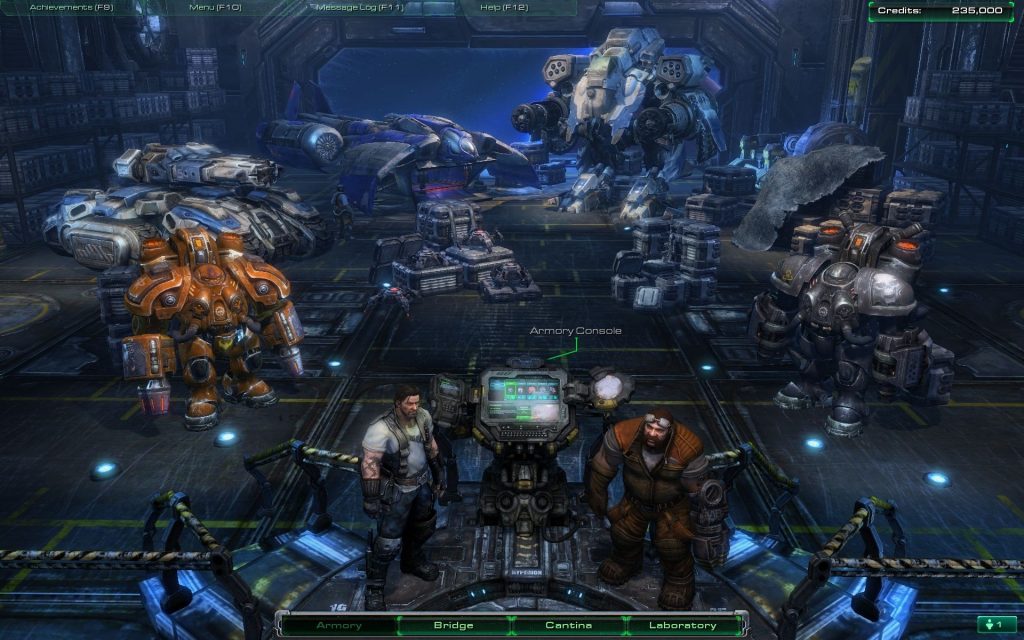Go to the Bridge
Screen dimensions: 1024x640
point(453,625)
